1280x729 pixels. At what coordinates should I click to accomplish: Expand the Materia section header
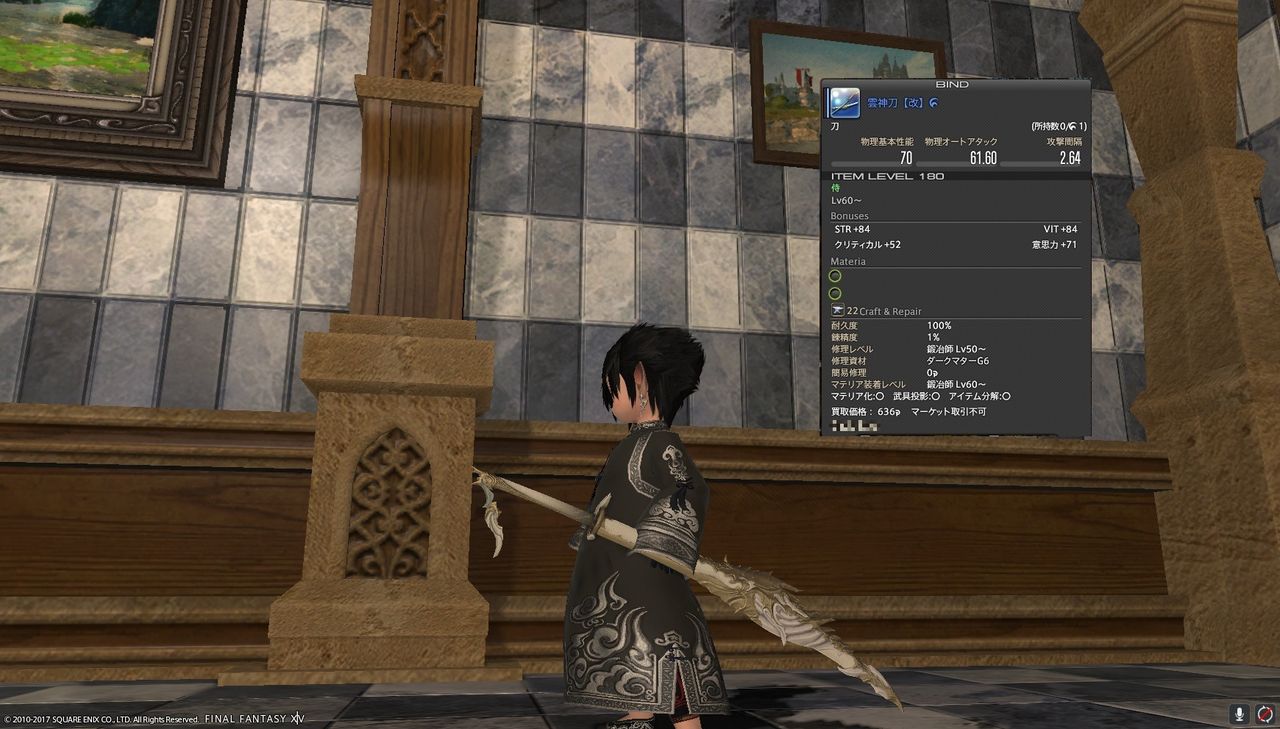tap(849, 261)
